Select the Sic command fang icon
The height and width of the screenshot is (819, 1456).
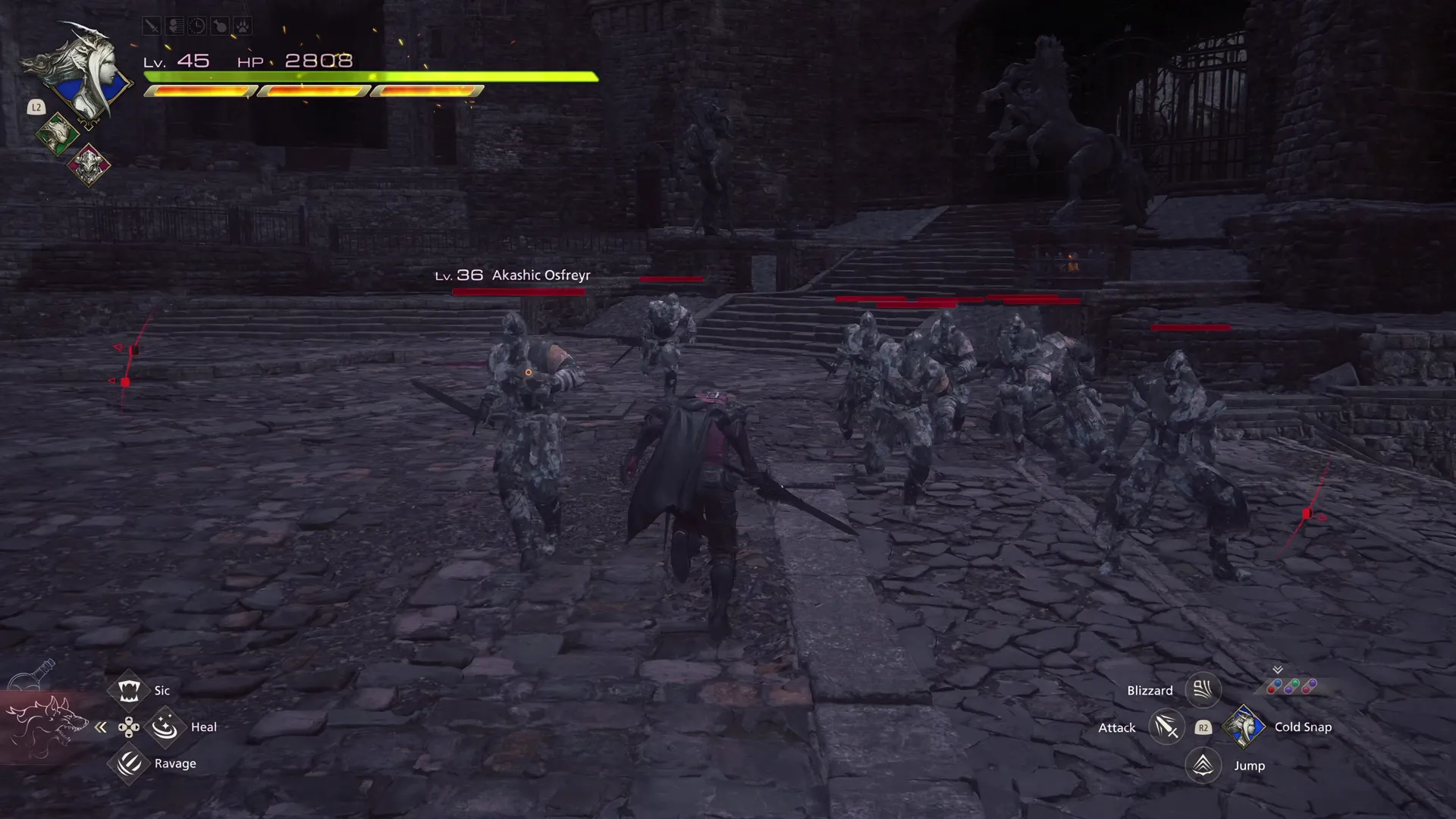click(128, 690)
